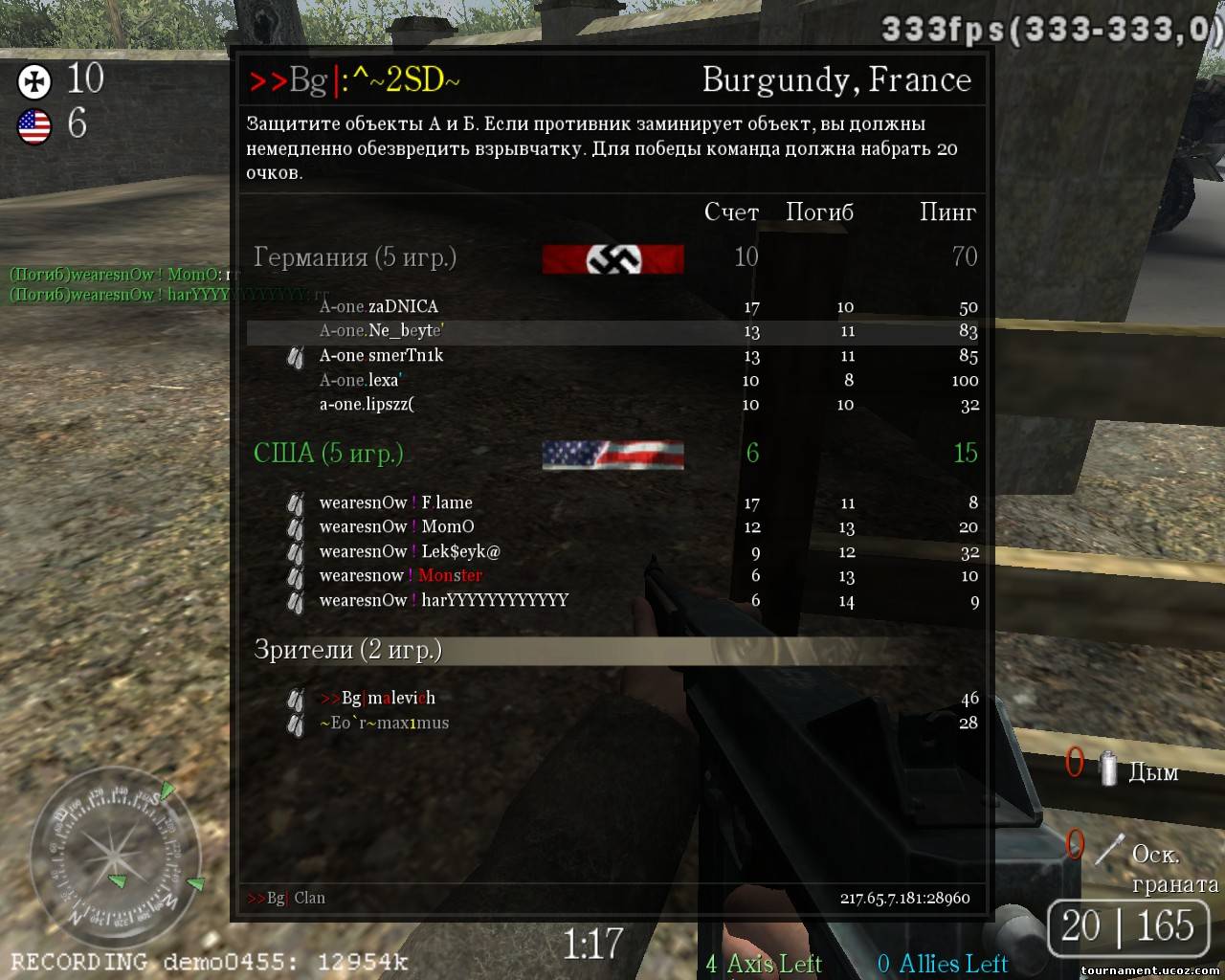The image size is (1225, 980).
Task: Pick wearesnOw ! Lek$eyk@ entry
Action: click(410, 551)
